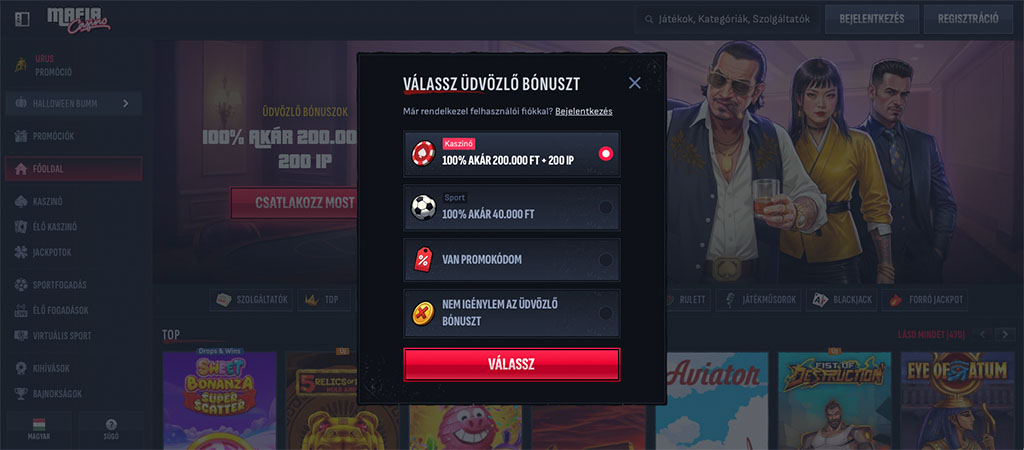Choose the Sport 100% akár 40.000 FT bonus
Image resolution: width=1024 pixels, height=450 pixels.
(x=511, y=207)
